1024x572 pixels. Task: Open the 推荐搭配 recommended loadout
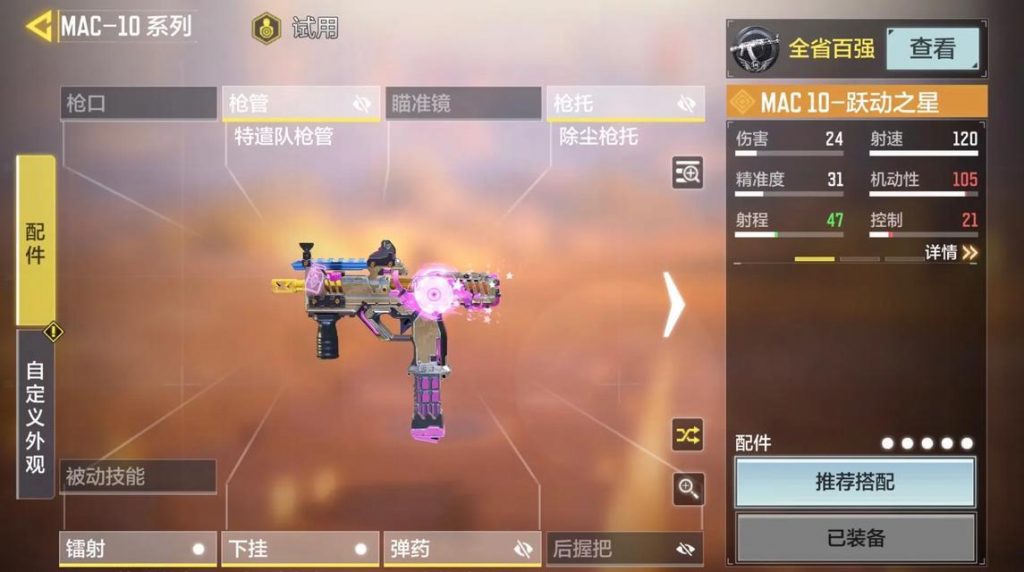click(855, 483)
